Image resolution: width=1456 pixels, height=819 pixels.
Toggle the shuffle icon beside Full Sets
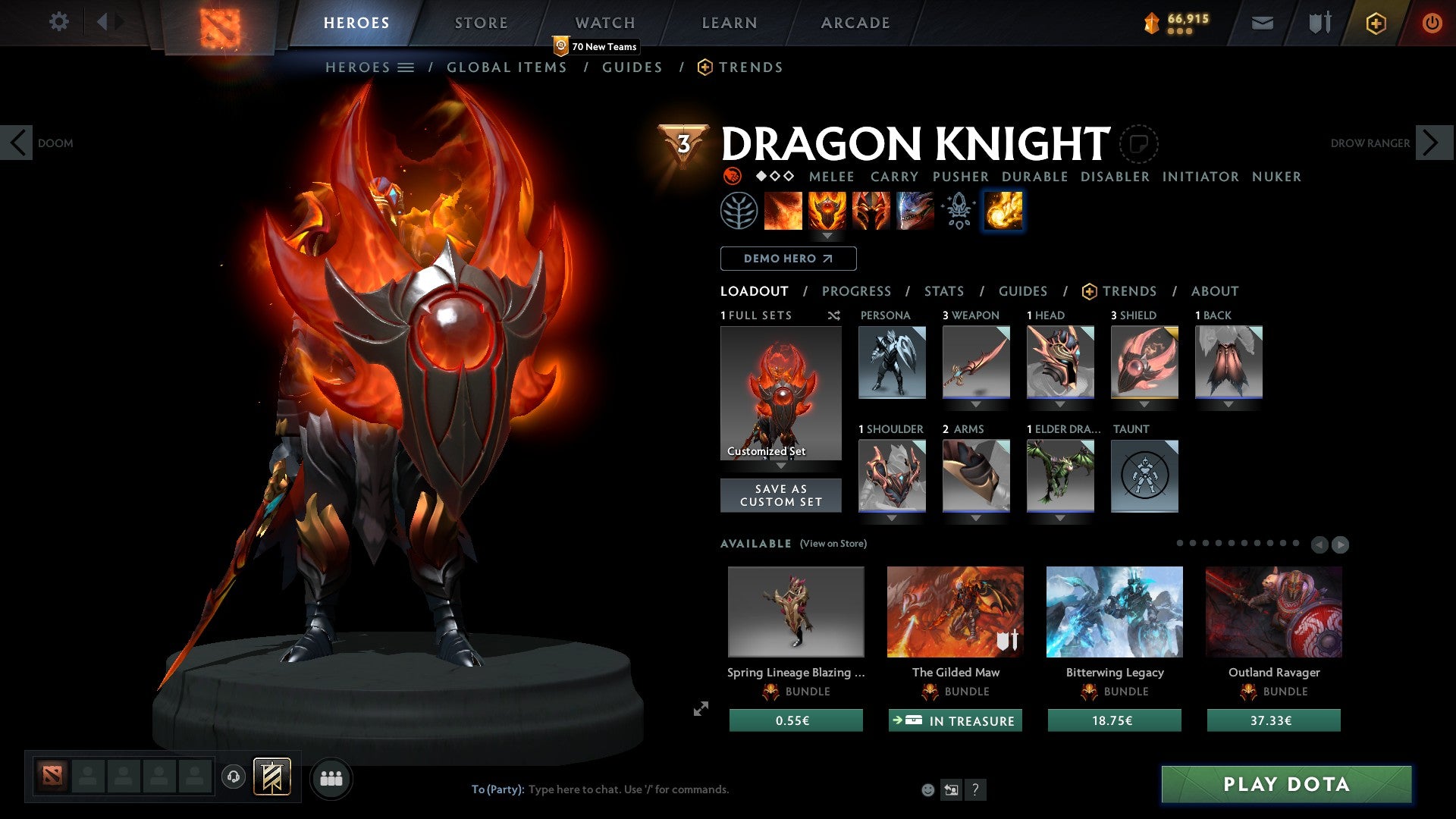[834, 315]
